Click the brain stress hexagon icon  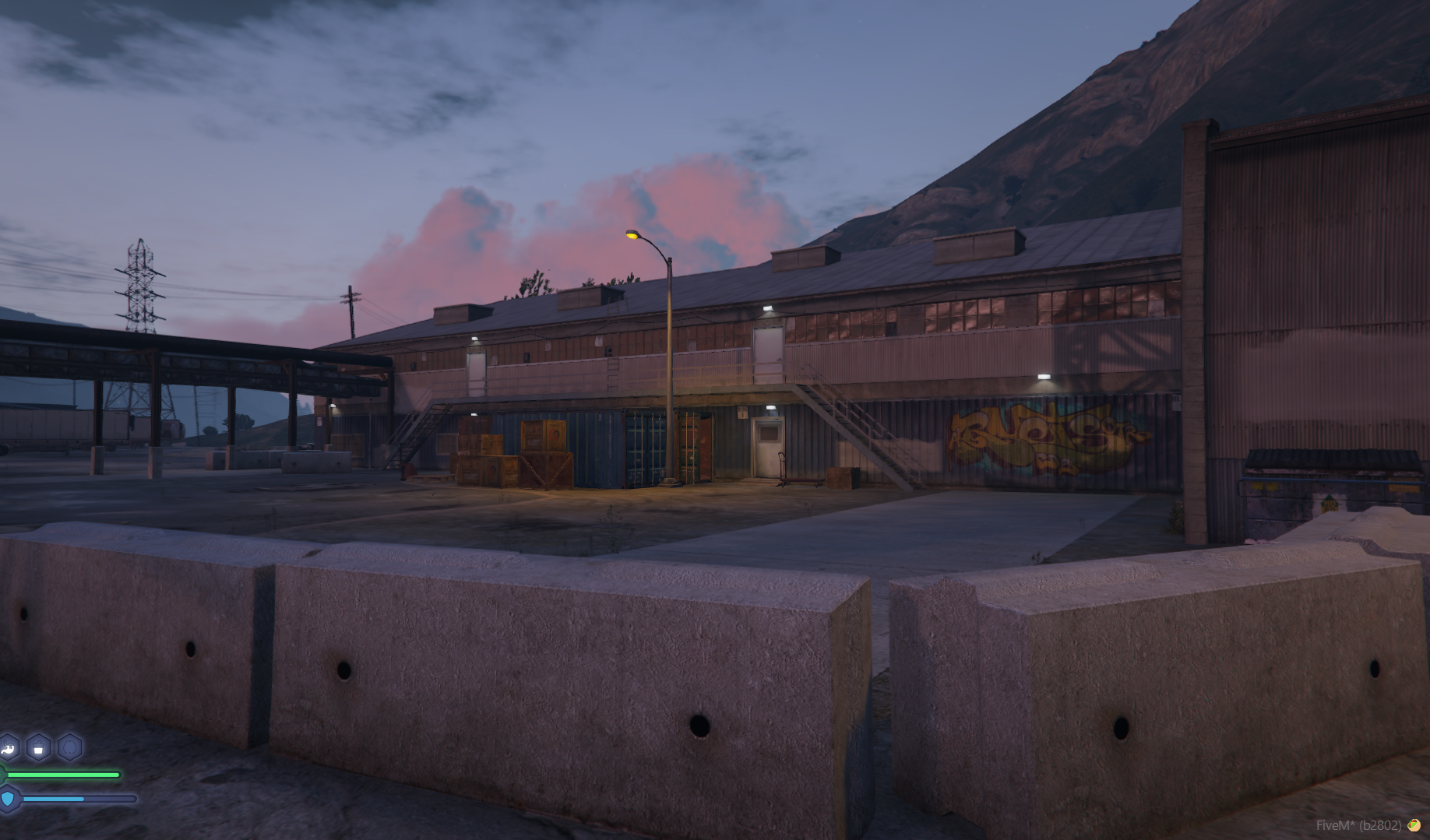click(69, 748)
